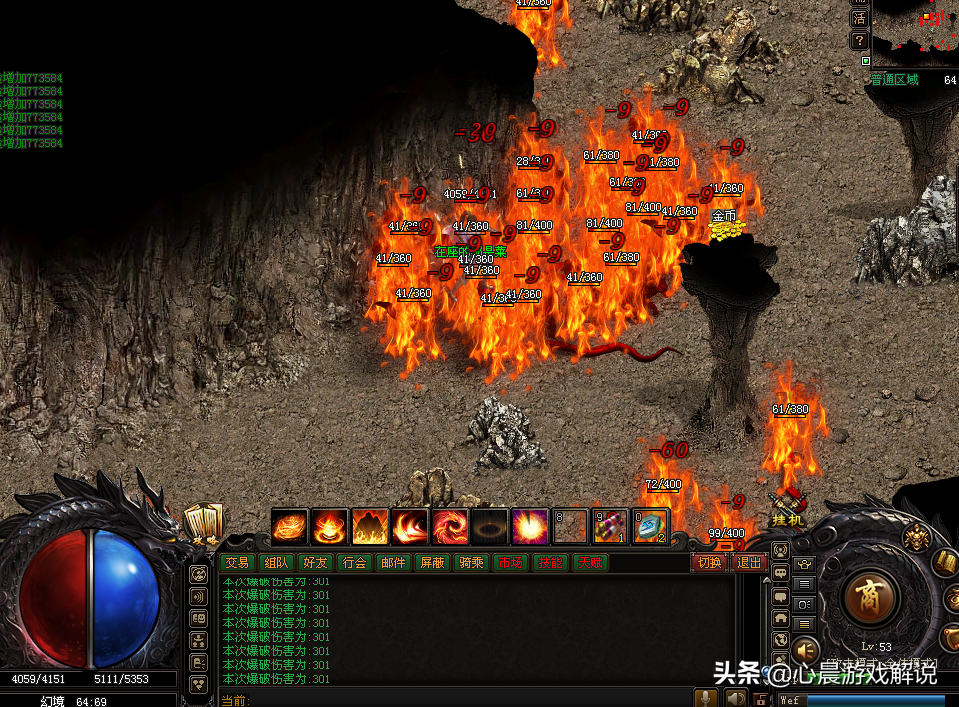Screen dimensions: 959x707
Task: Activate the 挂机 auto-battle crossed swords icon
Action: click(x=786, y=507)
